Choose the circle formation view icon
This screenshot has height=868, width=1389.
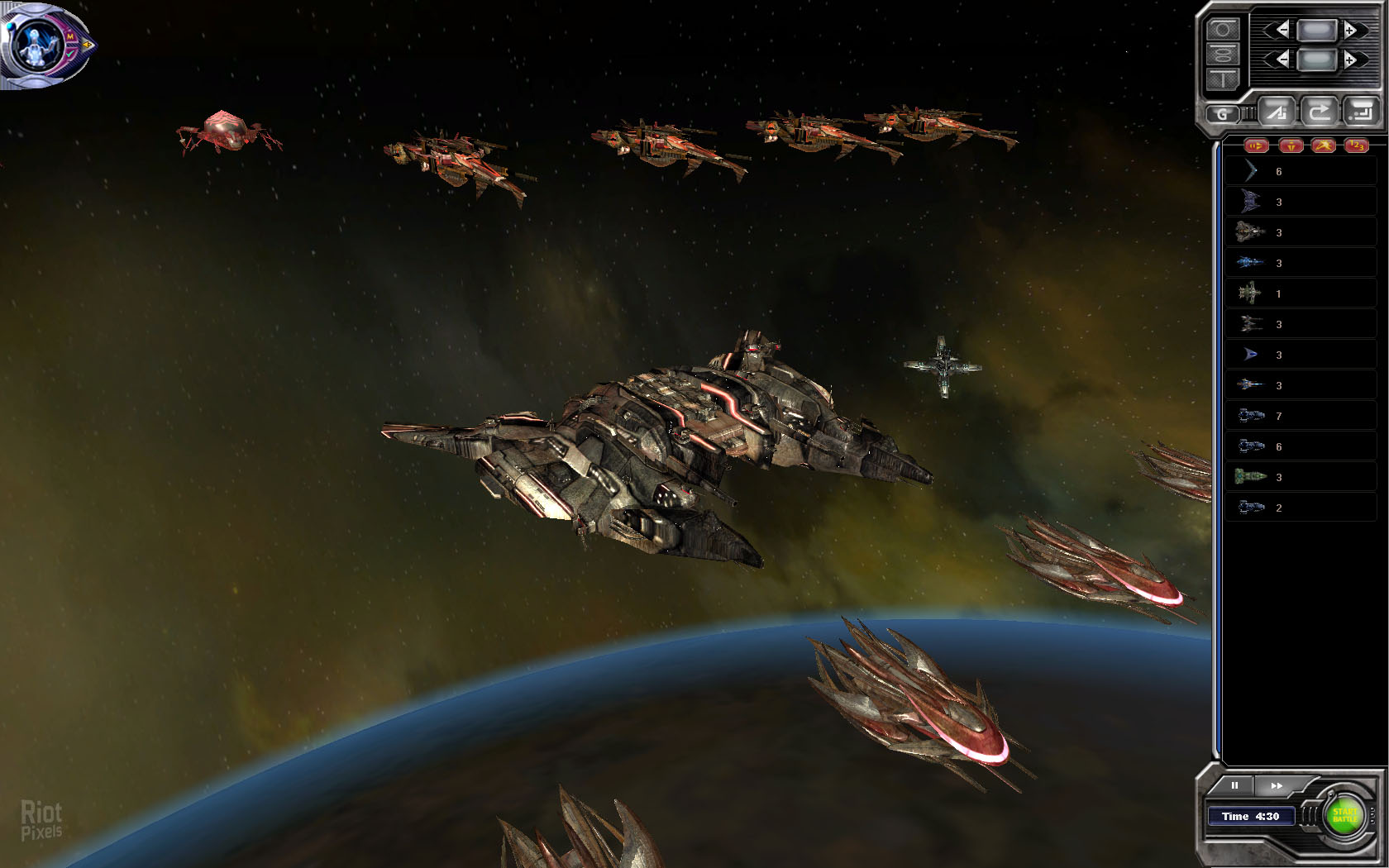click(x=1223, y=30)
